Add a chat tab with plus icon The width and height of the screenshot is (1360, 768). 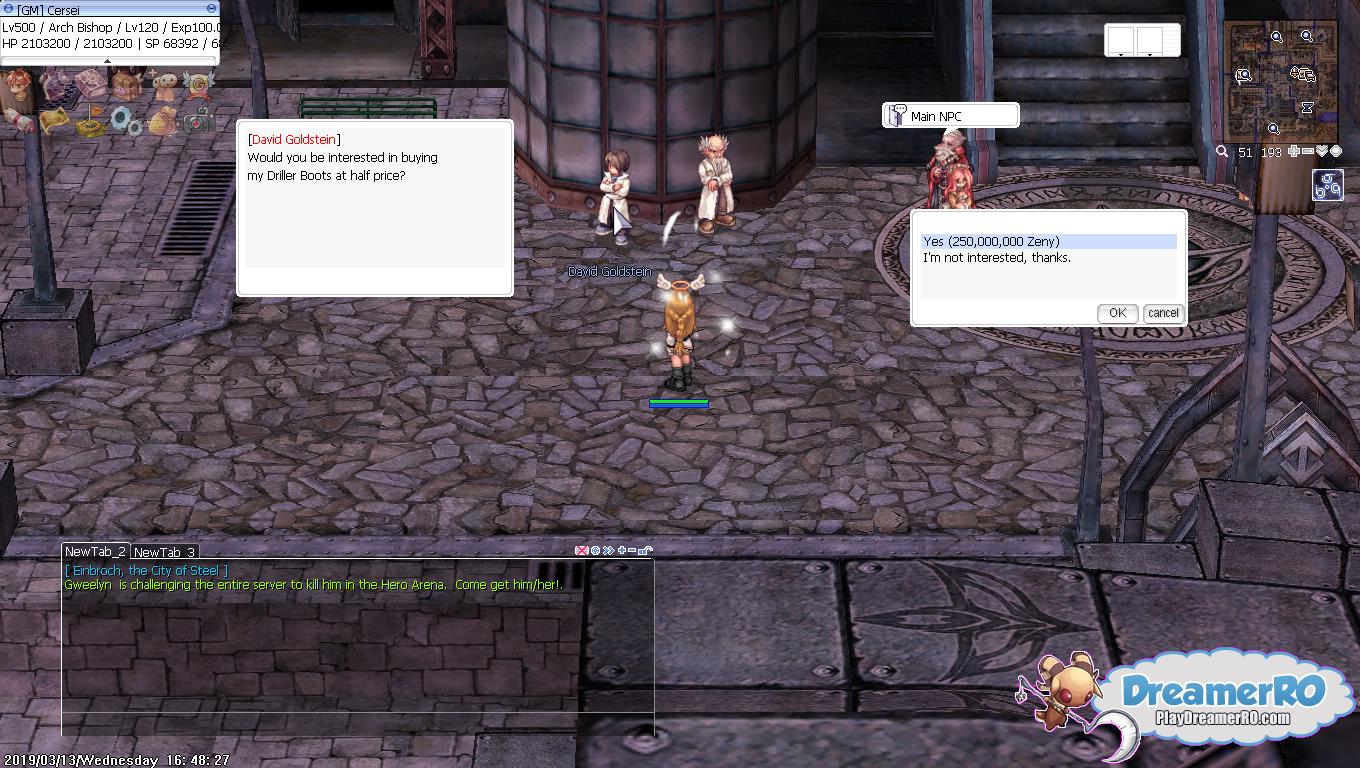pos(622,550)
